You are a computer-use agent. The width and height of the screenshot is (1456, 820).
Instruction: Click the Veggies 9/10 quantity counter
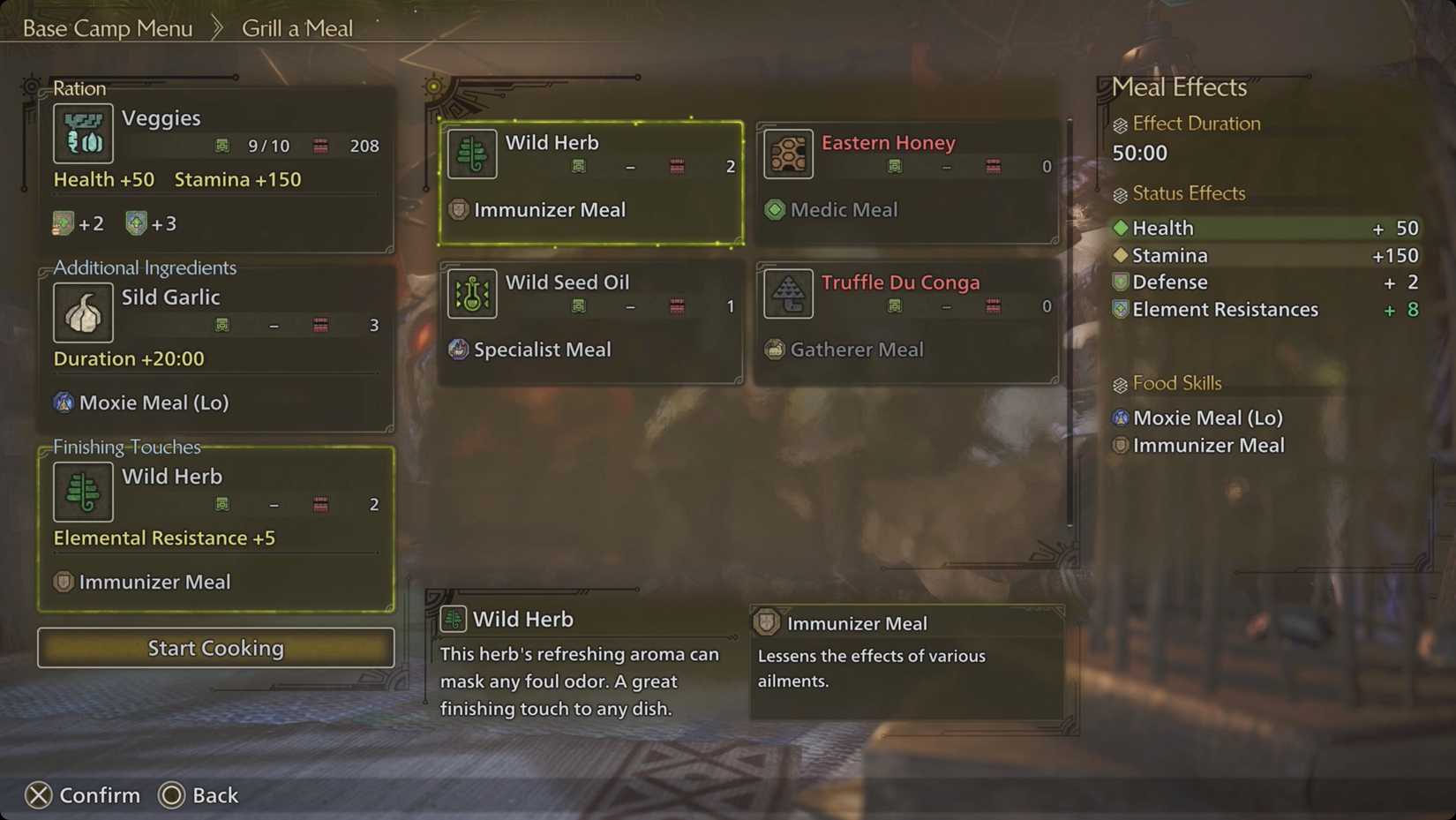click(x=266, y=146)
